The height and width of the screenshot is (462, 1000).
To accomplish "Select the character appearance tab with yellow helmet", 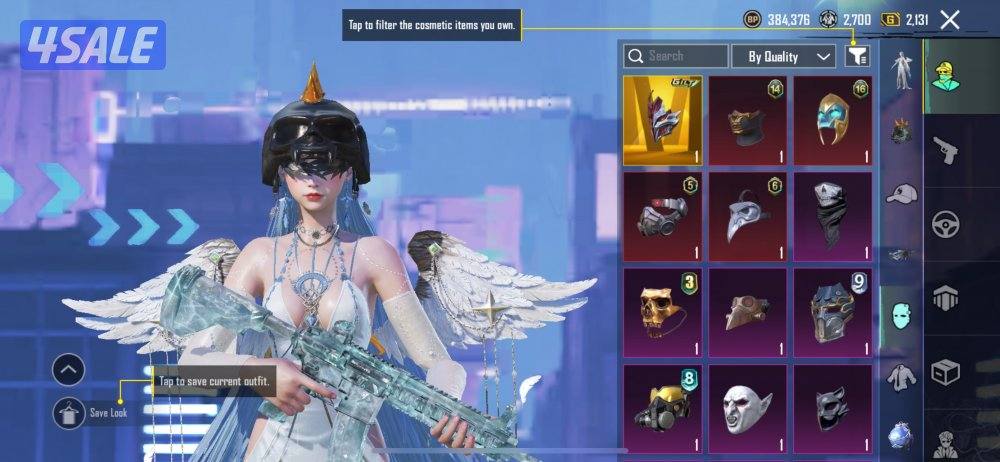I will point(945,72).
